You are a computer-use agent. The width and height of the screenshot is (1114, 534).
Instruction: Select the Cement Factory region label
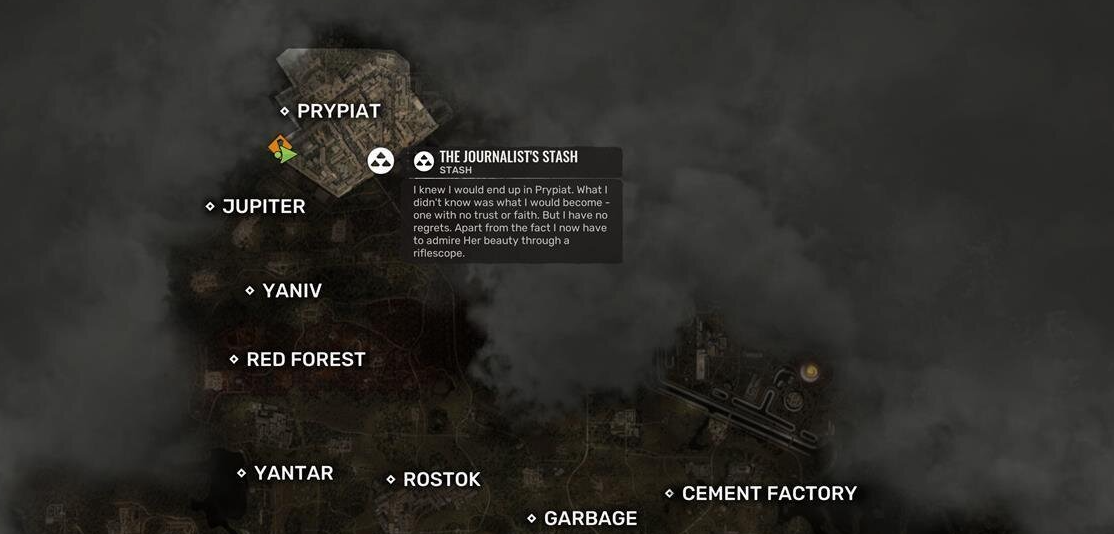click(768, 493)
